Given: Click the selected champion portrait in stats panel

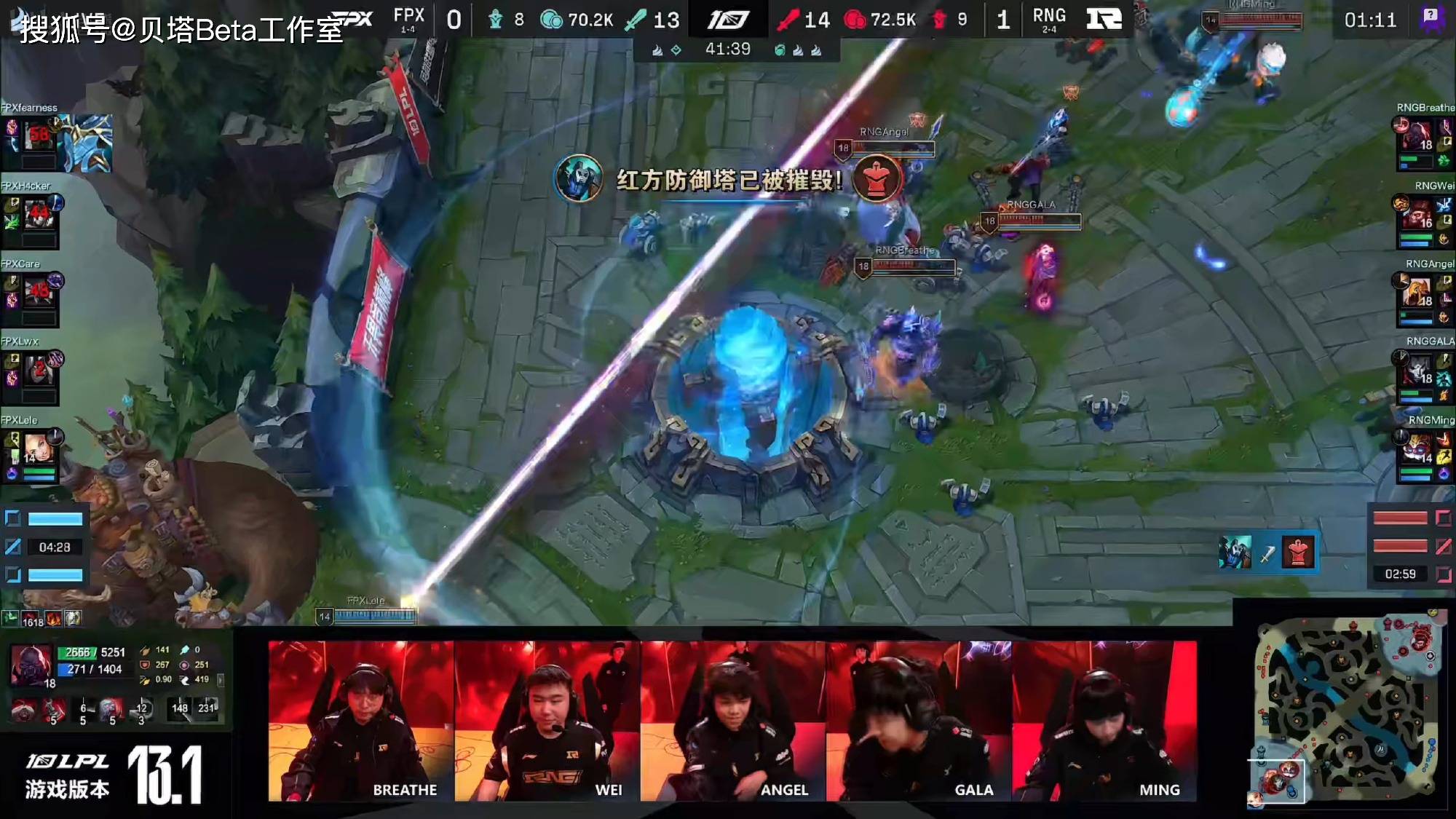Looking at the screenshot, I should pos(30,664).
